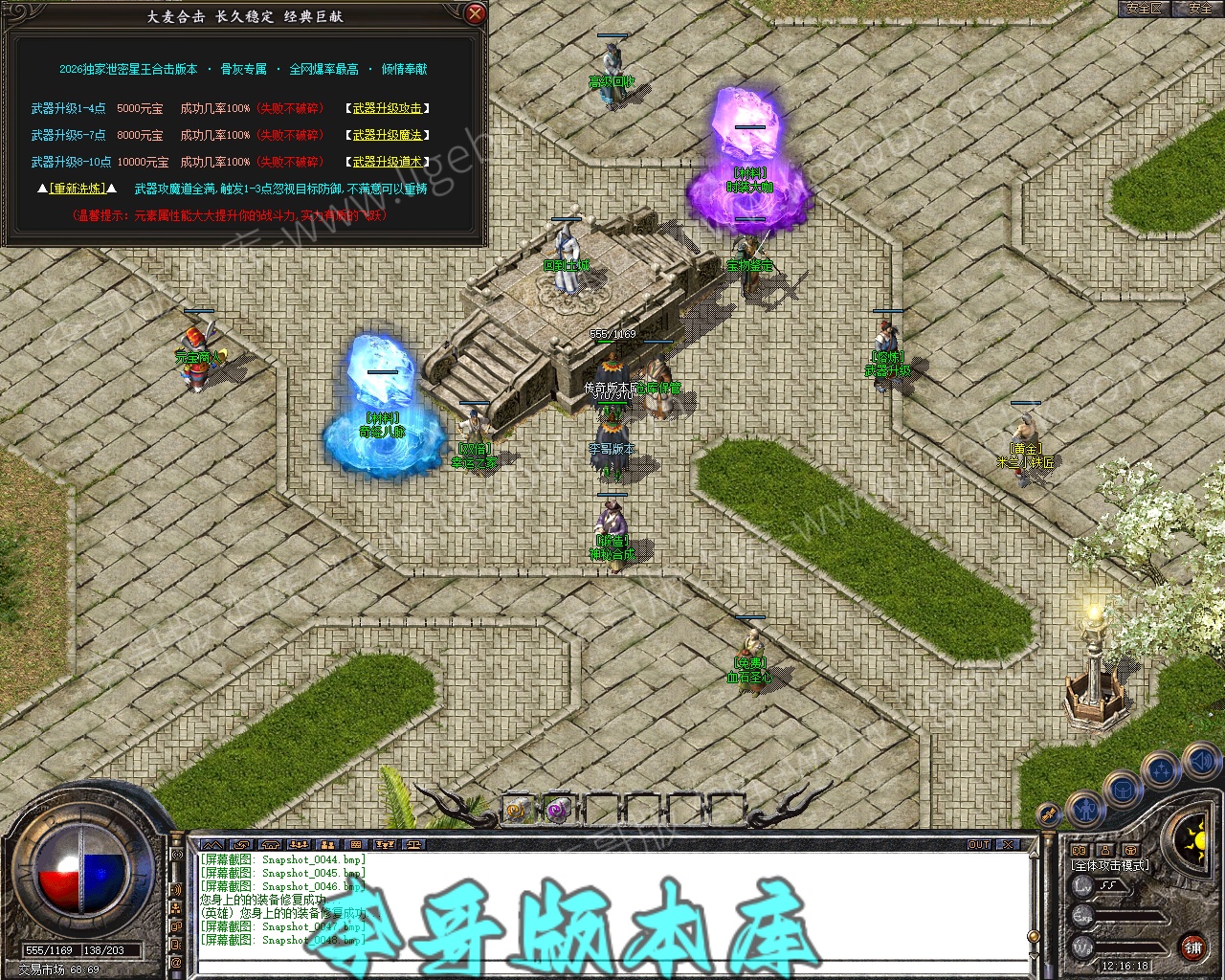1225x980 pixels.
Task: Close the weapon upgrade dialog
Action: 475,14
